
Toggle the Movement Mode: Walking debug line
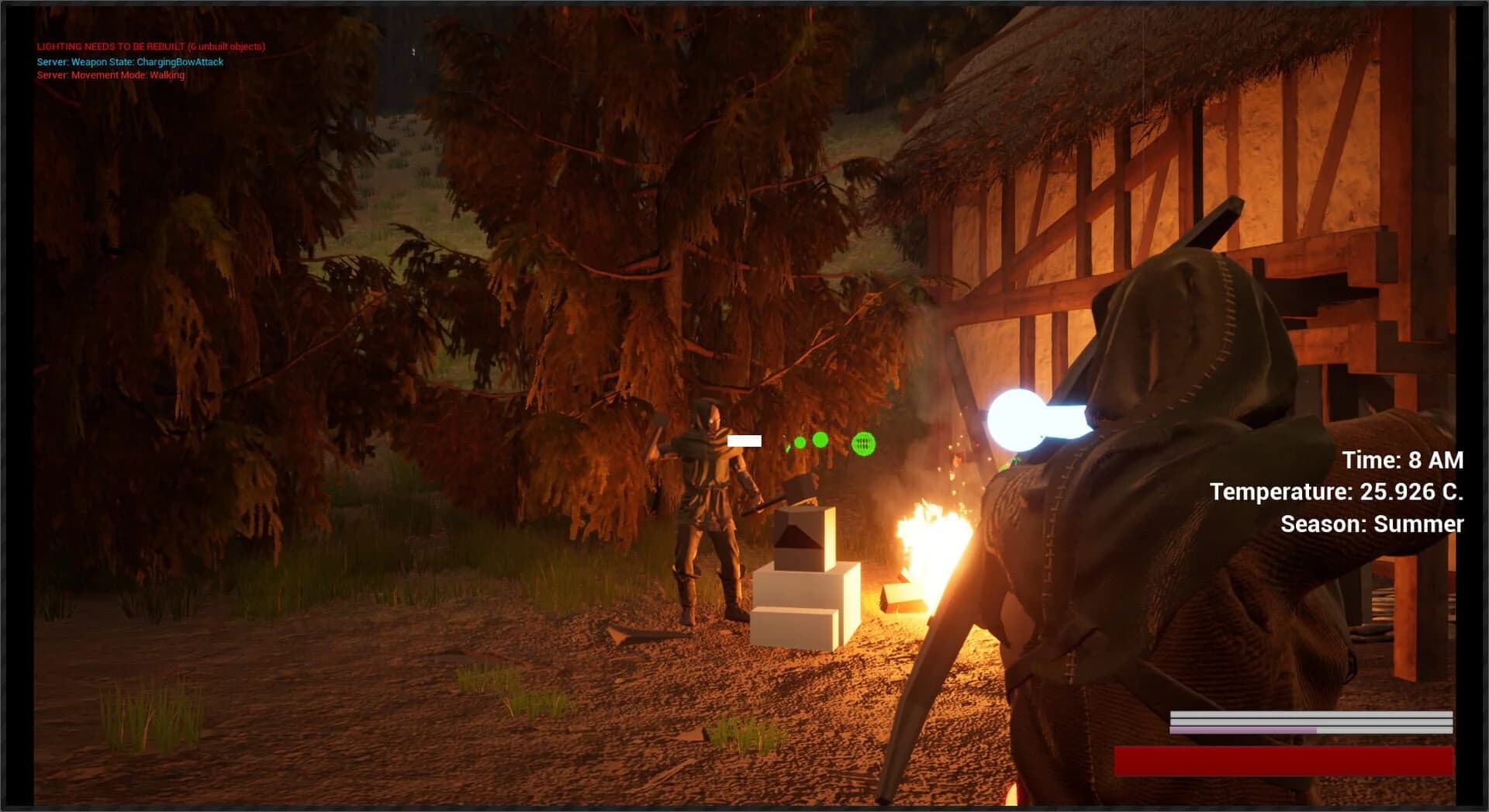click(x=110, y=76)
